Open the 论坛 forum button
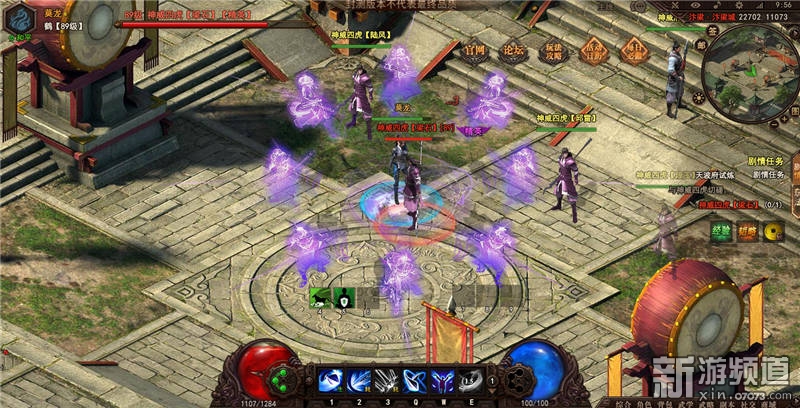 point(513,51)
